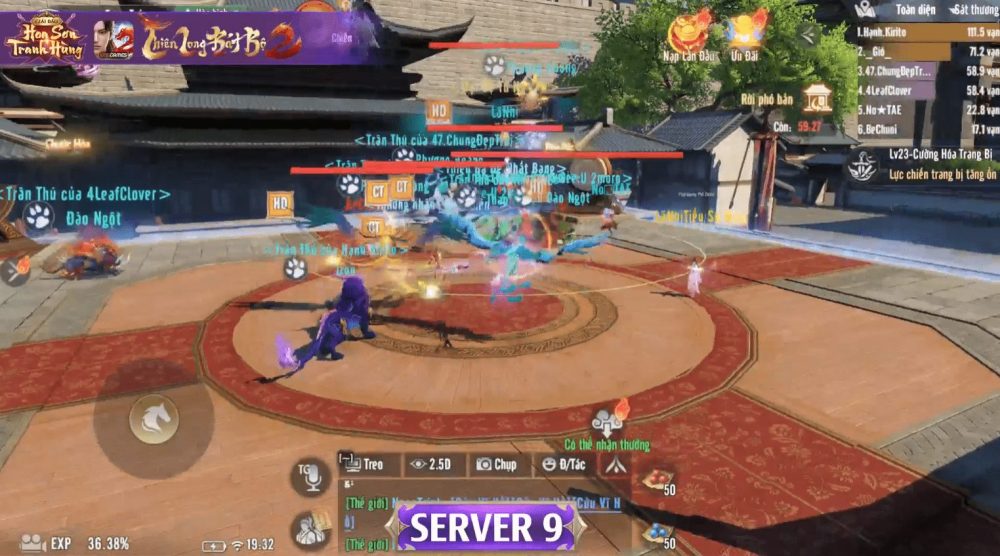Viewport: 1000px width, 556px height.
Task: Open the Đ/Tác emote actions button
Action: 562,464
